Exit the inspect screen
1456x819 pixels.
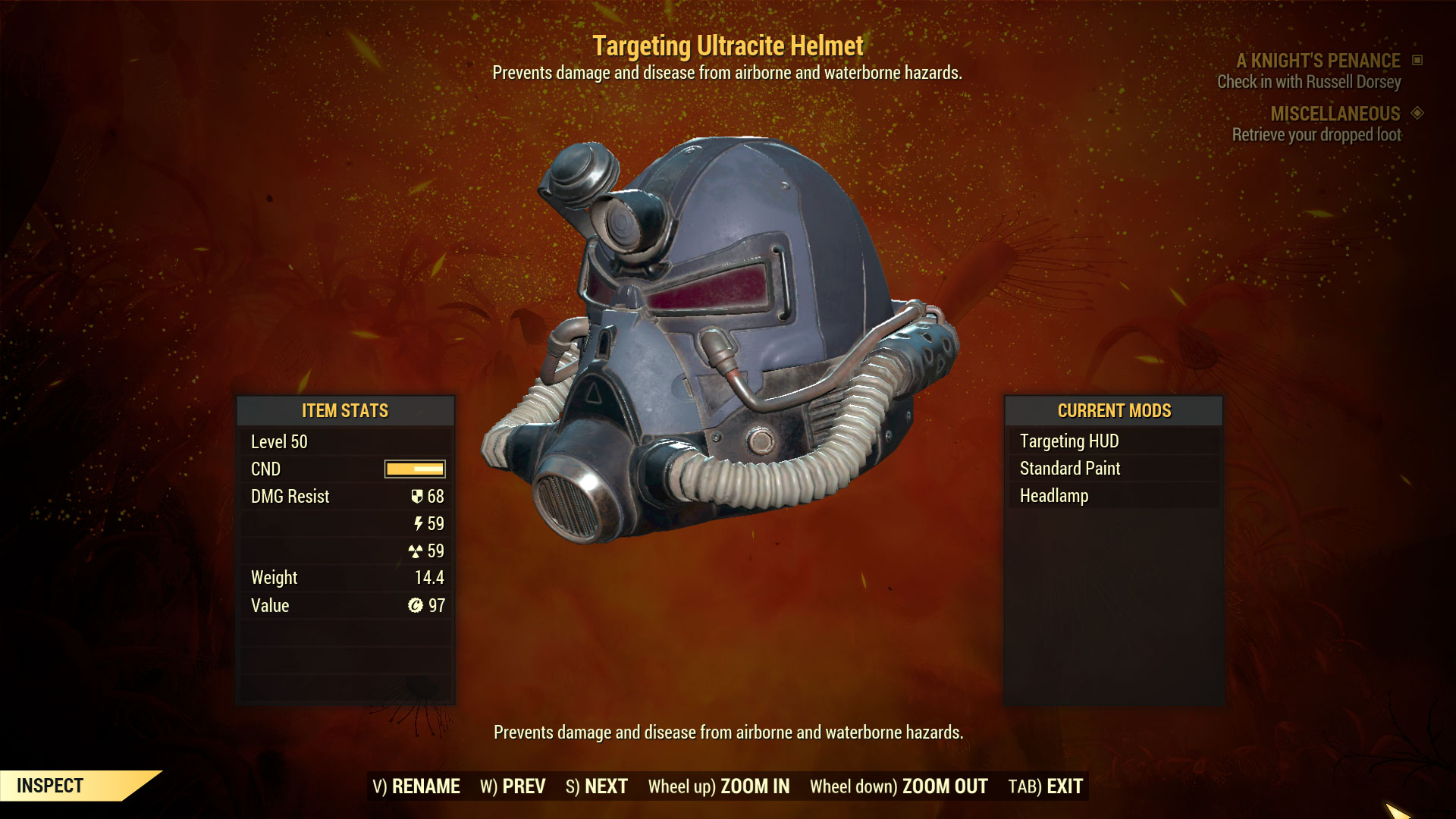[x=1046, y=786]
